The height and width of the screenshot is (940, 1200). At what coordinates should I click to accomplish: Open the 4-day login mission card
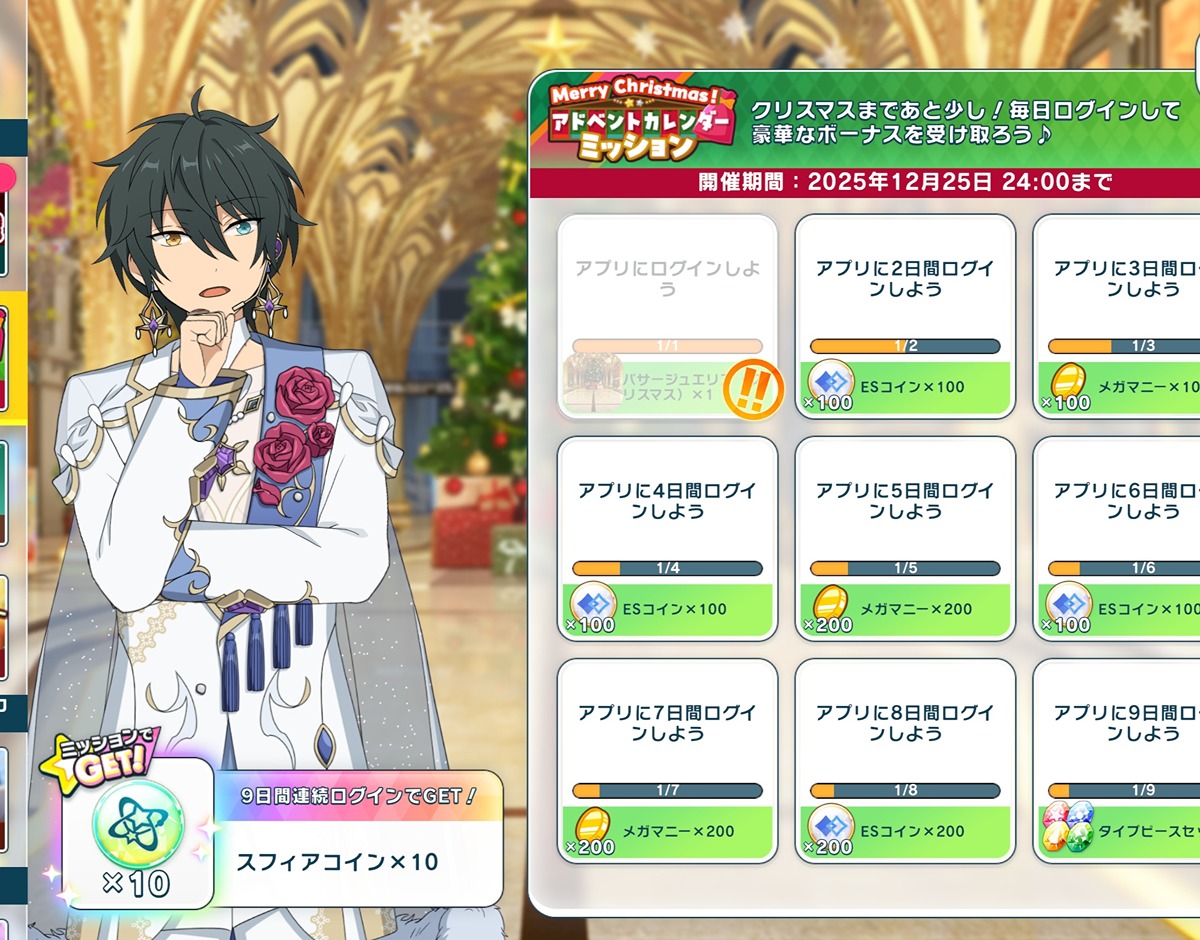(x=667, y=537)
